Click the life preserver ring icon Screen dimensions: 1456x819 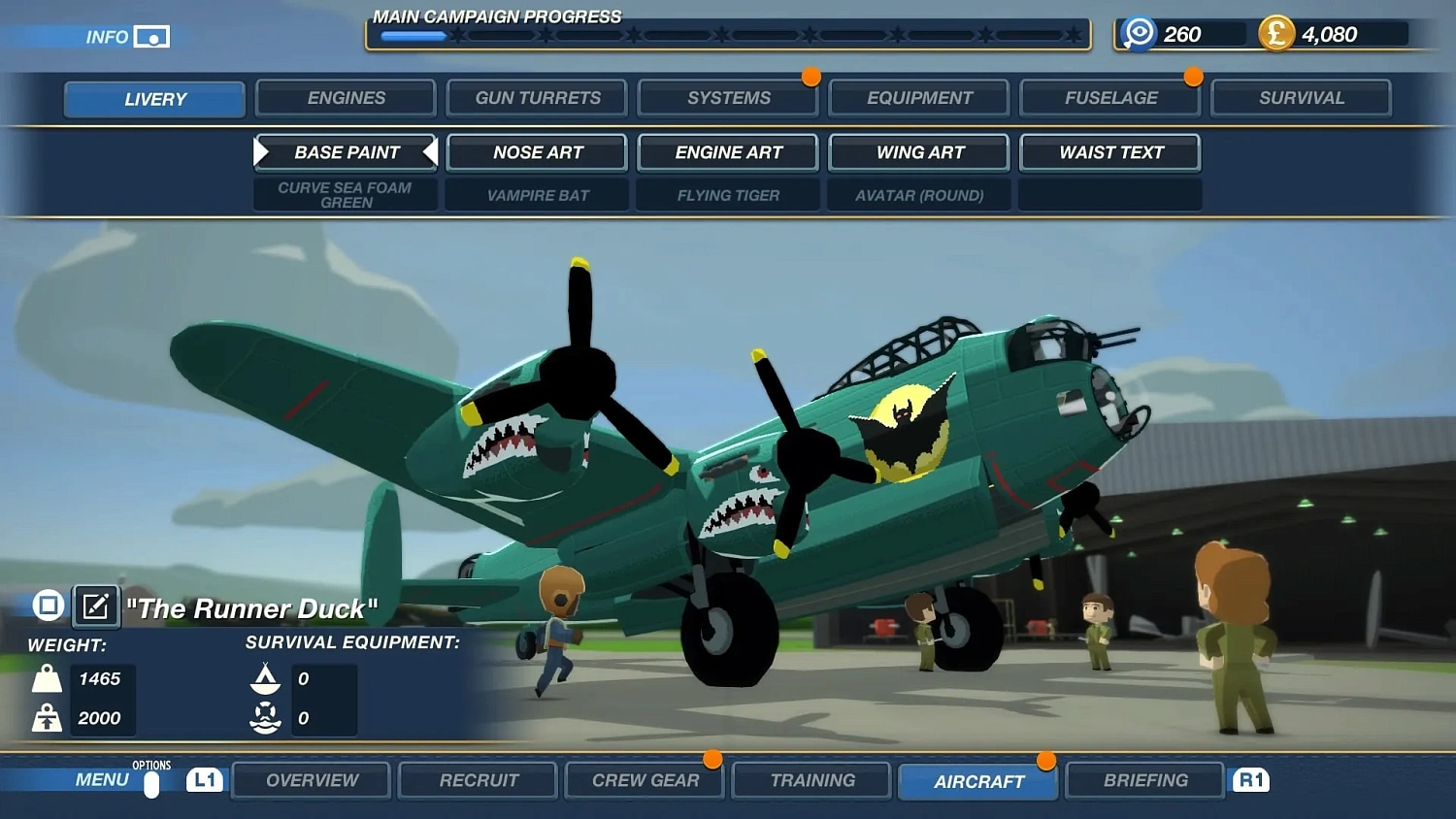[264, 718]
